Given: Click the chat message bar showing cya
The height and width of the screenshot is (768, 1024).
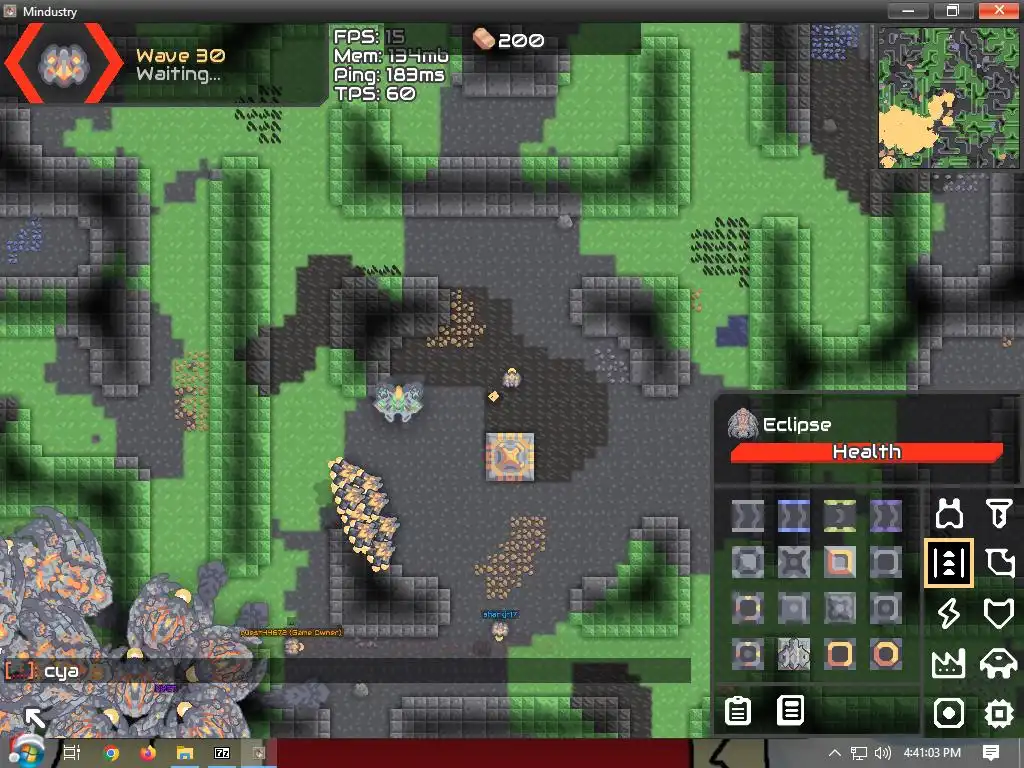Looking at the screenshot, I should (350, 671).
